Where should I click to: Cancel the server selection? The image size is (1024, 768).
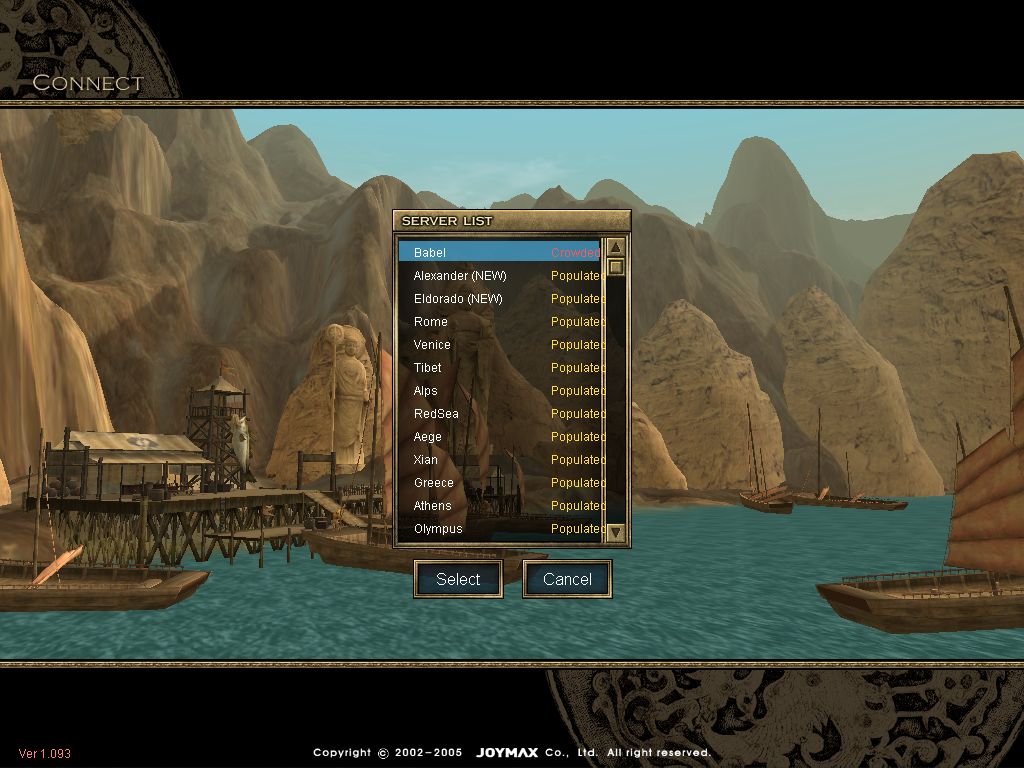[x=567, y=579]
